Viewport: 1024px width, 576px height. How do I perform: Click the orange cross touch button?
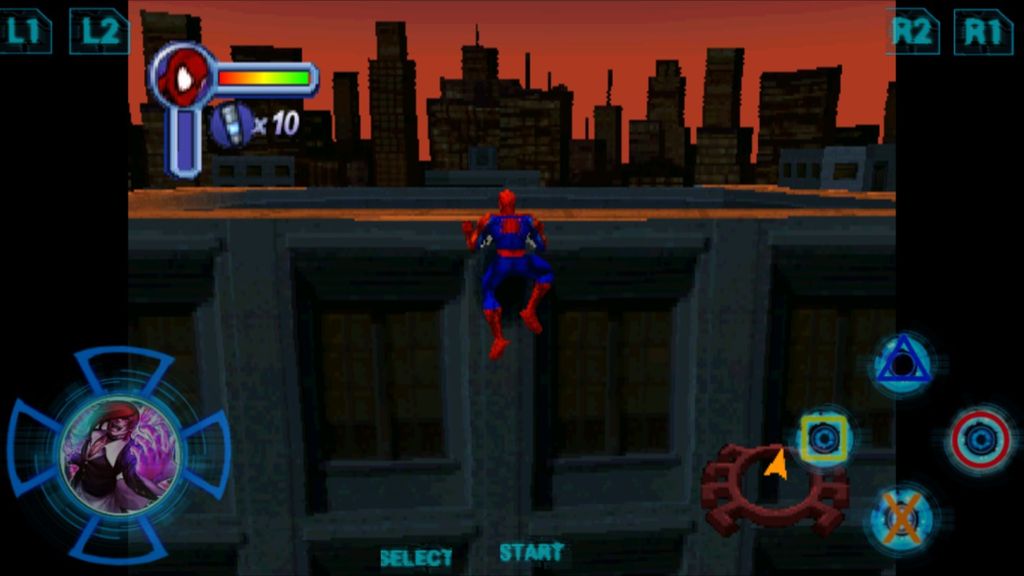pos(902,518)
